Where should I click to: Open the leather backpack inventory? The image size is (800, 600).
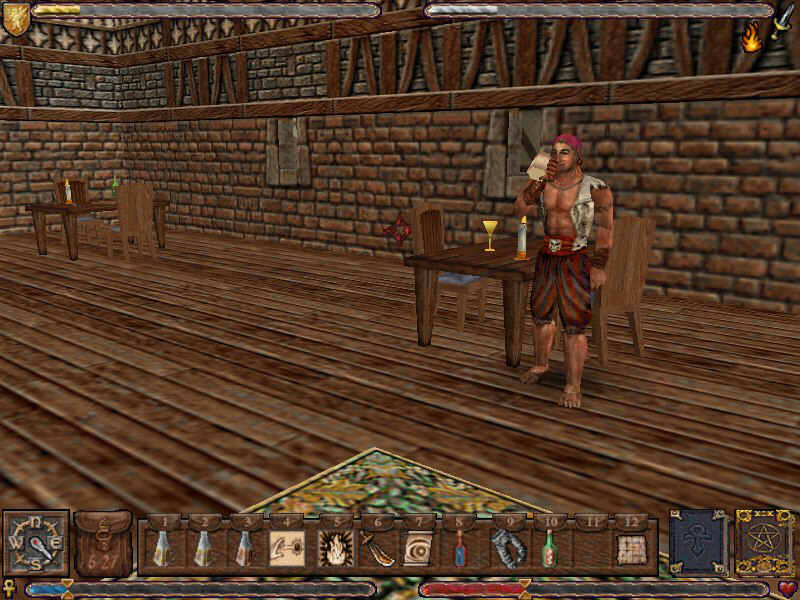coord(103,543)
